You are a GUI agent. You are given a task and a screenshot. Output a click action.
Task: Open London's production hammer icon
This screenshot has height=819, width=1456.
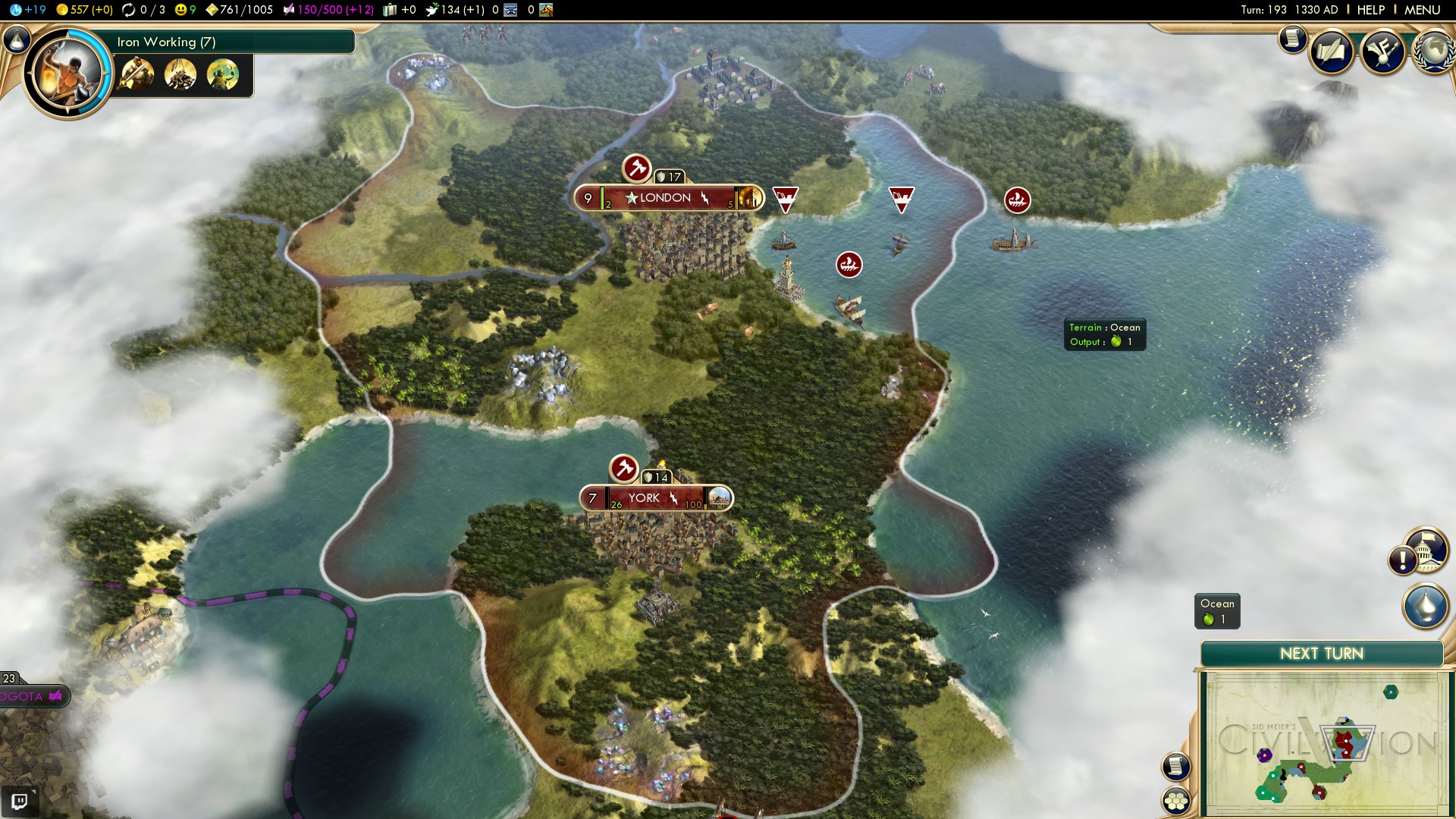tap(637, 168)
